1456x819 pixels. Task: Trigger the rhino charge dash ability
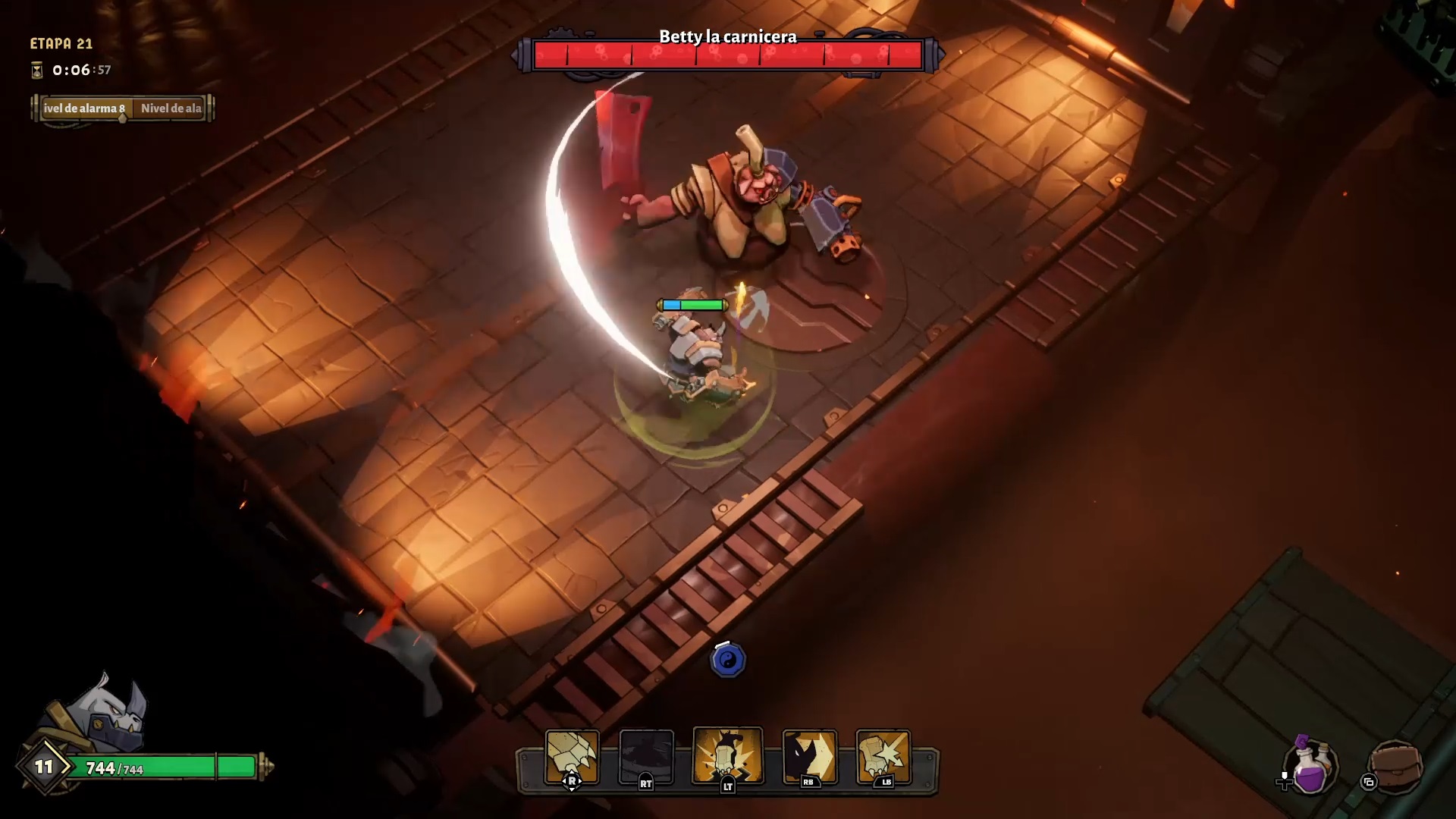[x=809, y=755]
